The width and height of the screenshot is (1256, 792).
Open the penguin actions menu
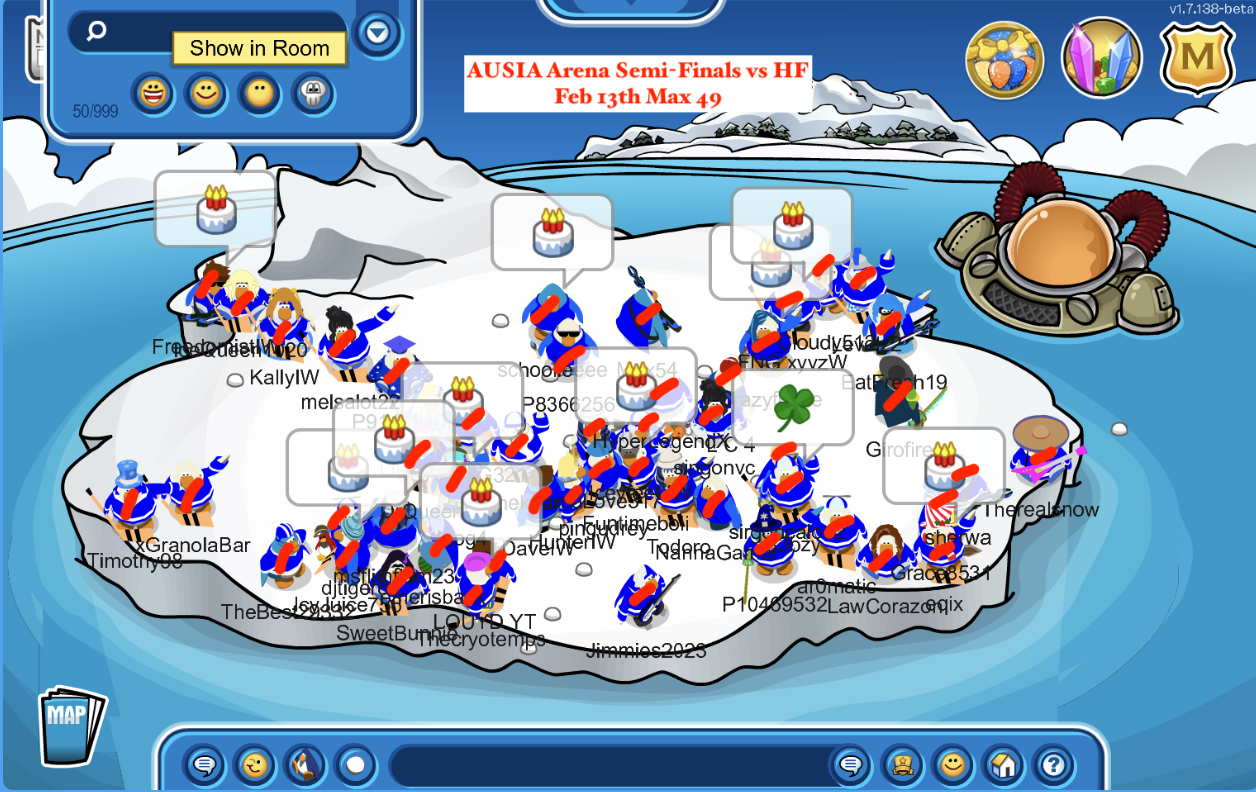coord(305,766)
